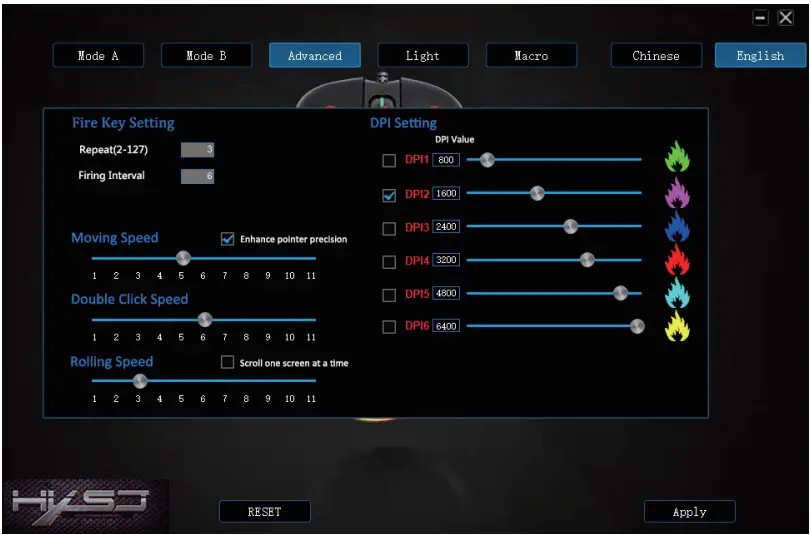Go to the Macro tab
The width and height of the screenshot is (811, 535).
coord(531,56)
